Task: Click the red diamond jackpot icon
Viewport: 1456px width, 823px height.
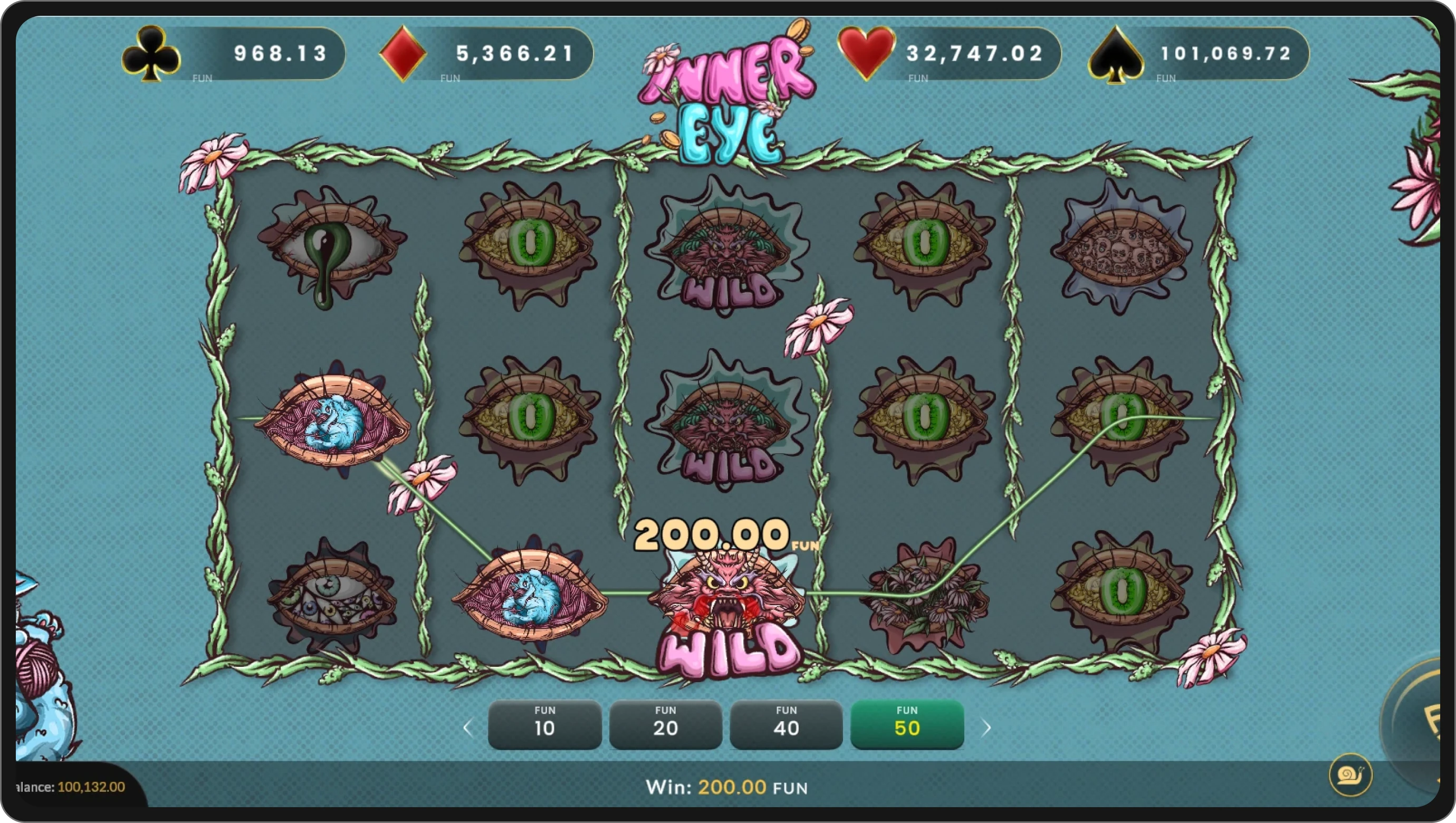Action: [x=403, y=54]
